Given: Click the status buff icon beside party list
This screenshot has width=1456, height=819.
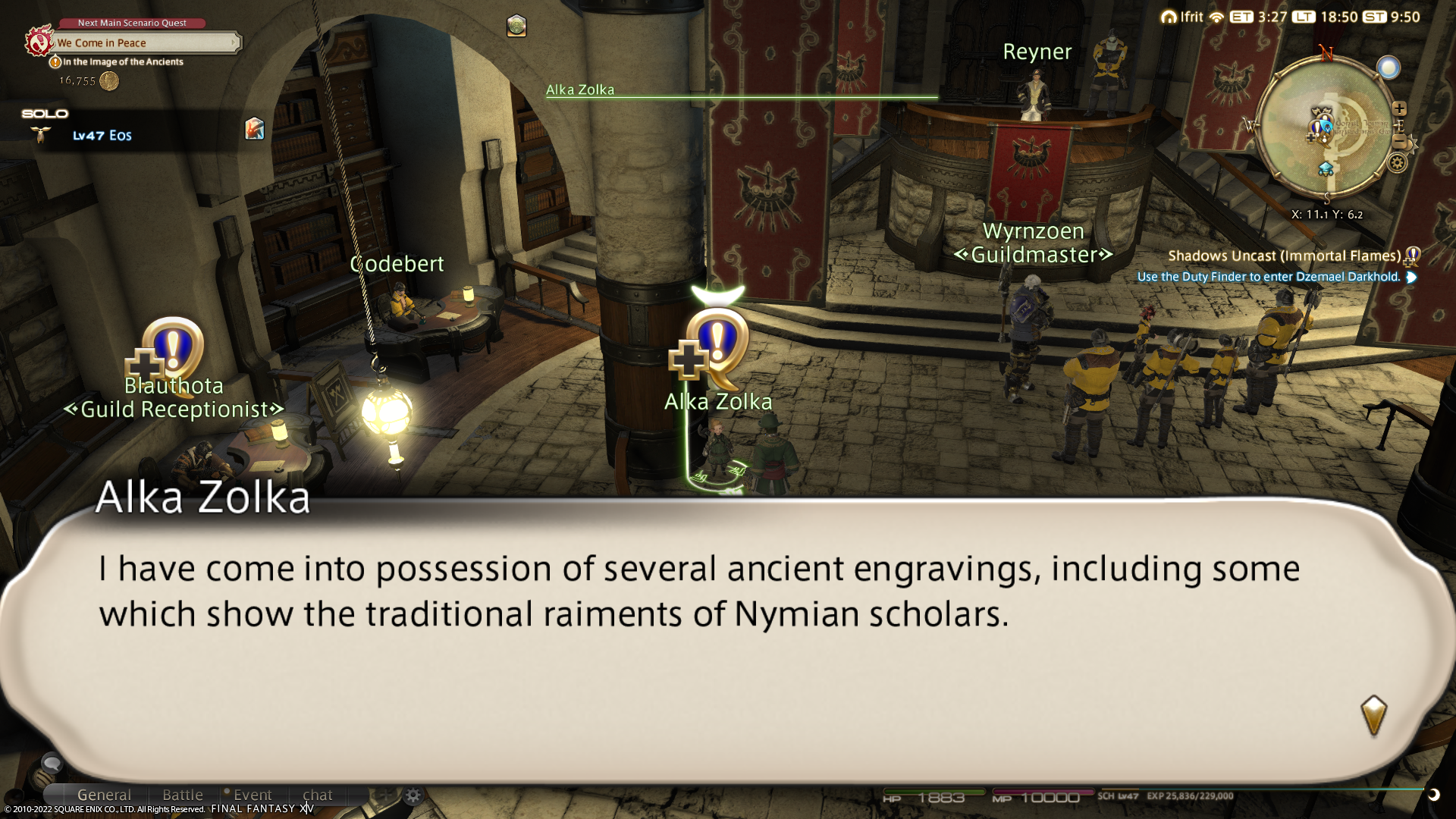Looking at the screenshot, I should 255,128.
